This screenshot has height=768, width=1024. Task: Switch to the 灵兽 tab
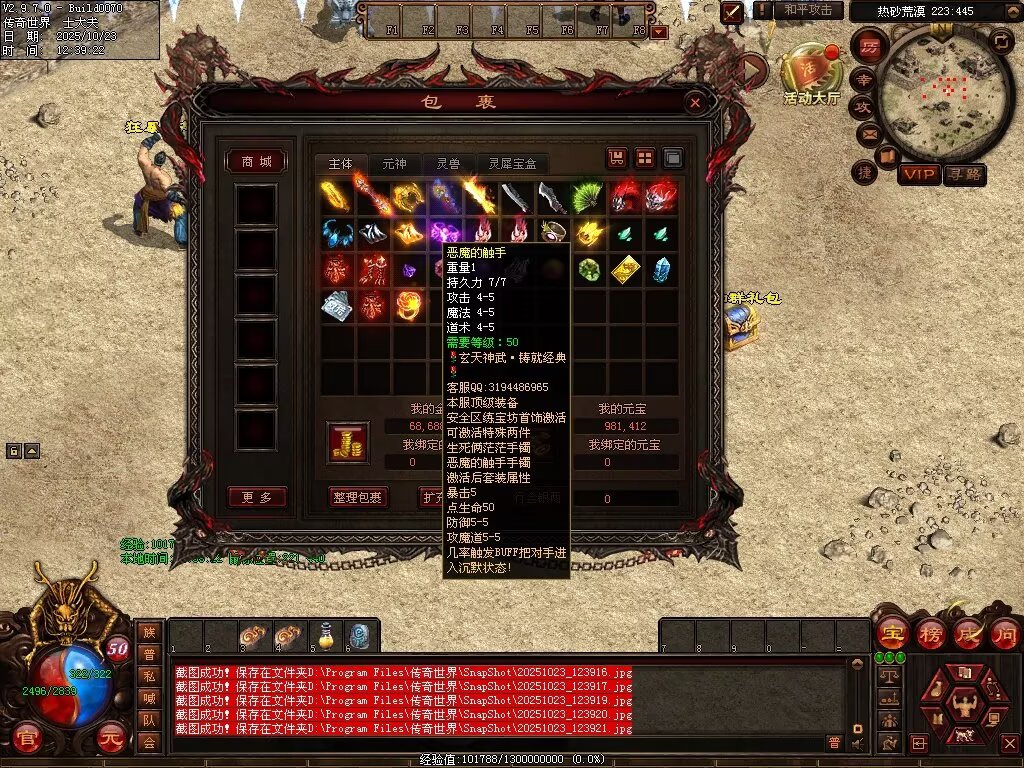click(447, 164)
